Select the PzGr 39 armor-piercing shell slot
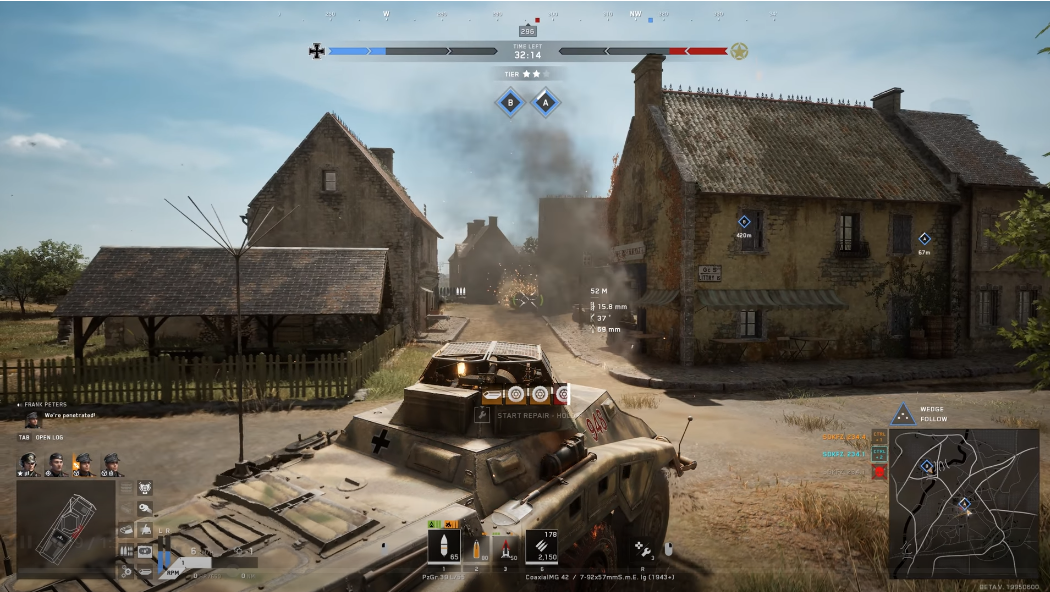1050x592 pixels. 444,546
